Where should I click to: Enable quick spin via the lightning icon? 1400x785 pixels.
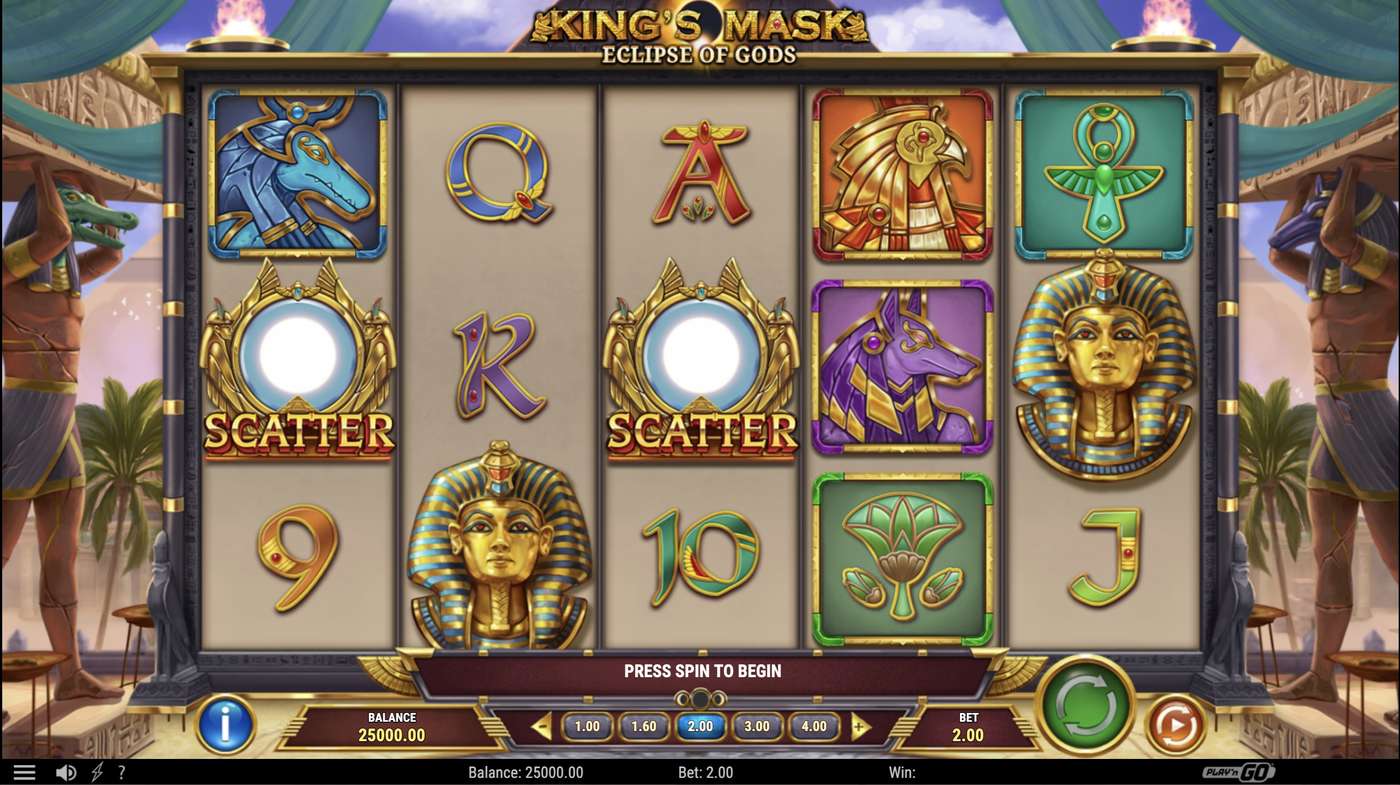pyautogui.click(x=96, y=771)
